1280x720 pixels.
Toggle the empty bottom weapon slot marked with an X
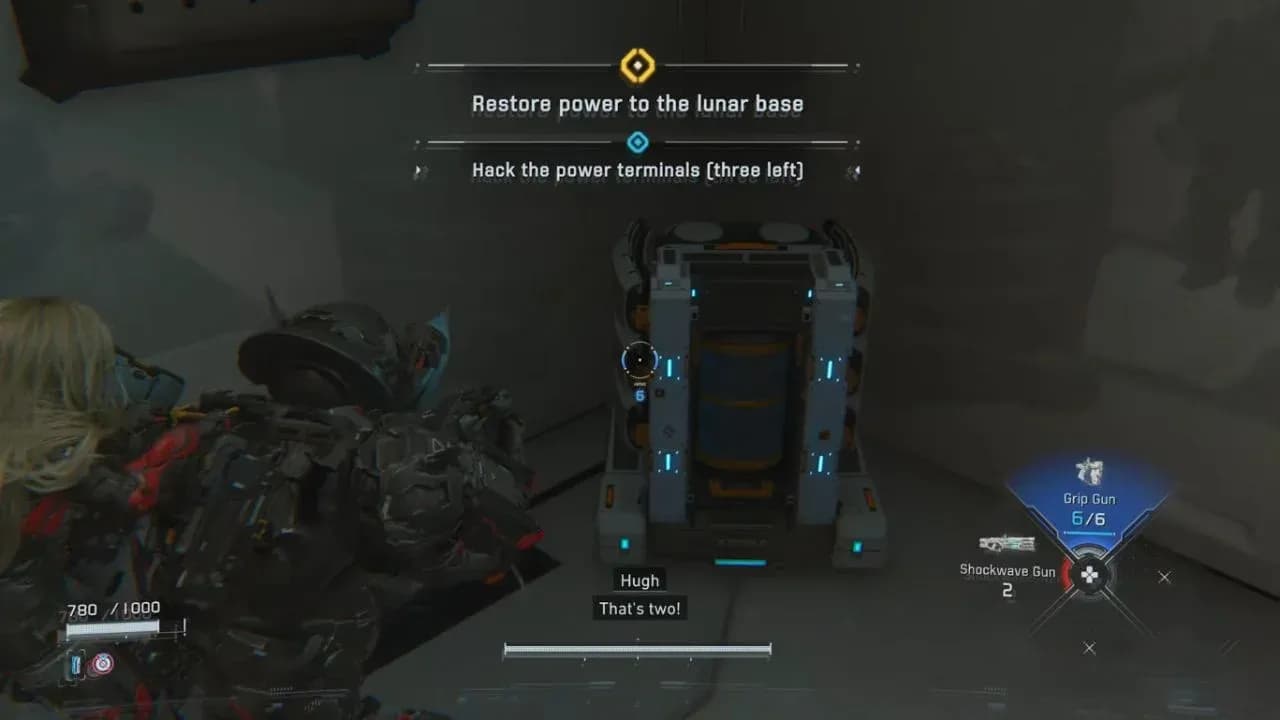[1089, 648]
